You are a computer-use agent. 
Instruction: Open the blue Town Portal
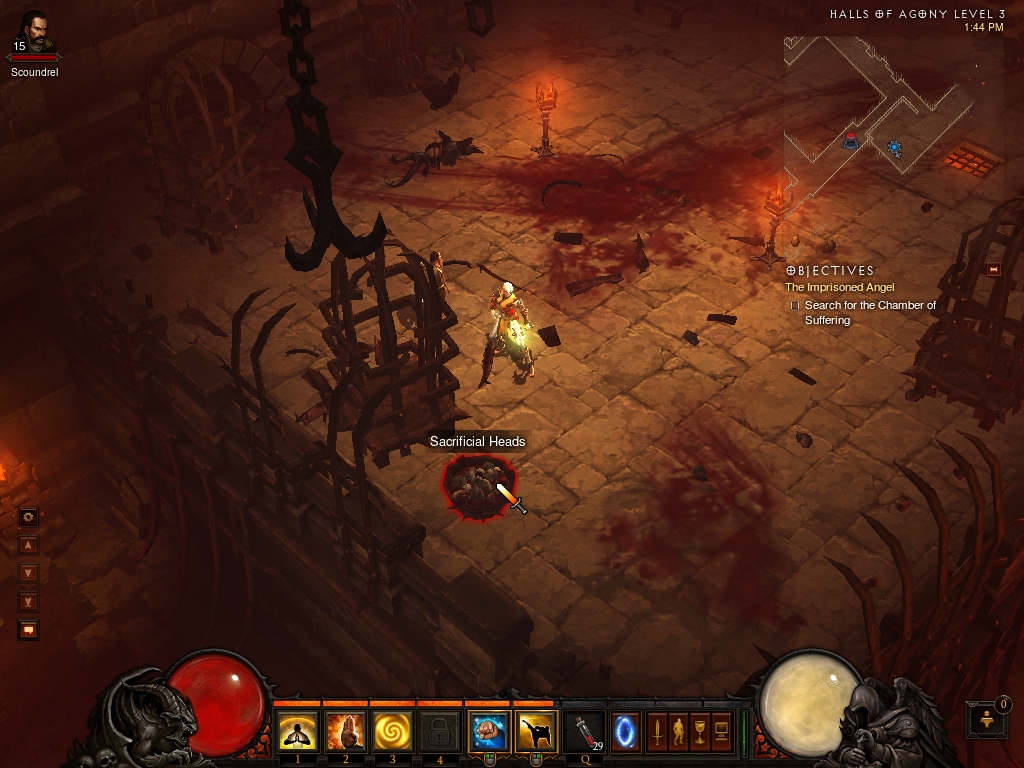626,731
